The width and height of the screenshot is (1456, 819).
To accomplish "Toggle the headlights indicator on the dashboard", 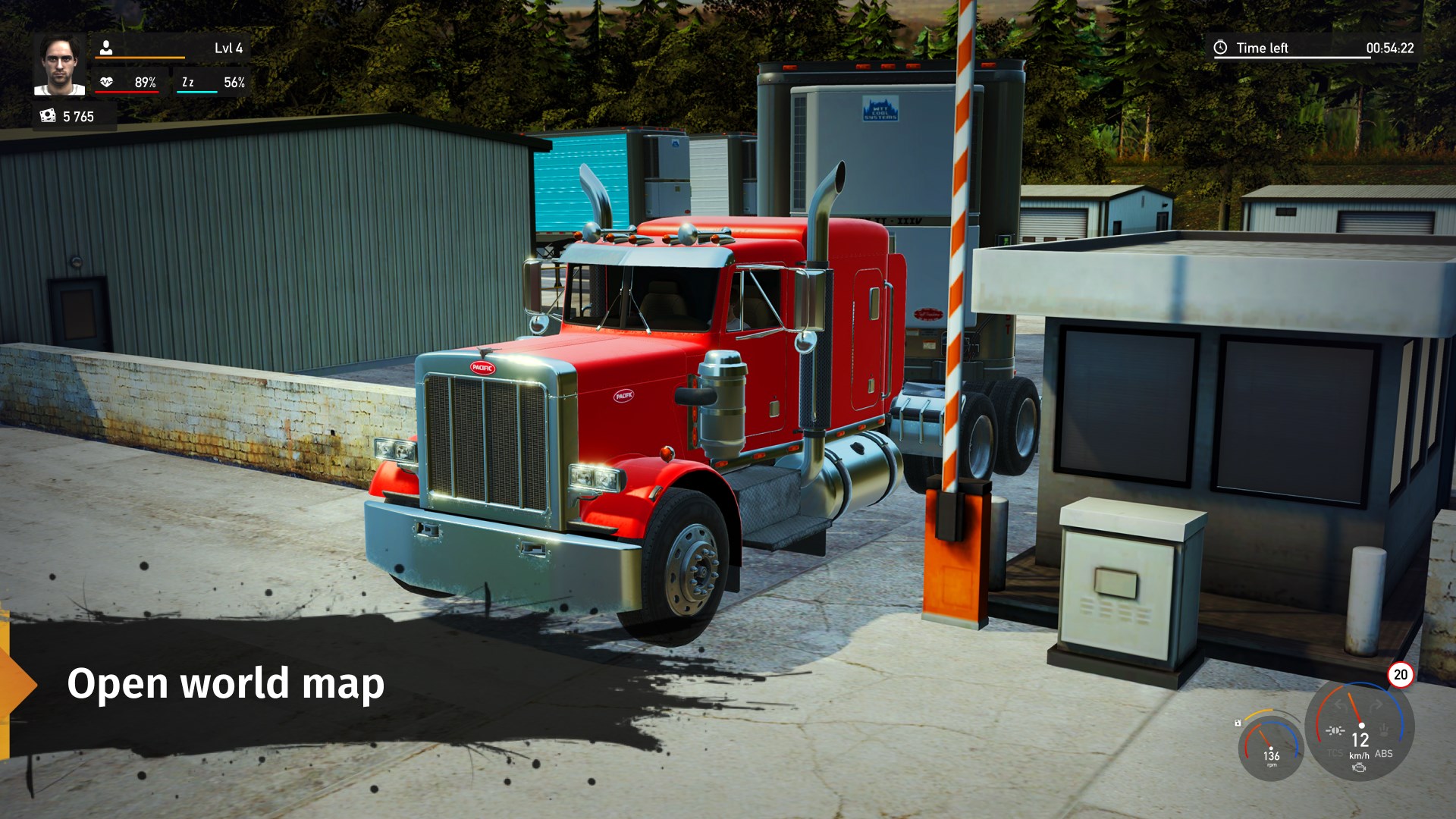I will click(x=1335, y=730).
